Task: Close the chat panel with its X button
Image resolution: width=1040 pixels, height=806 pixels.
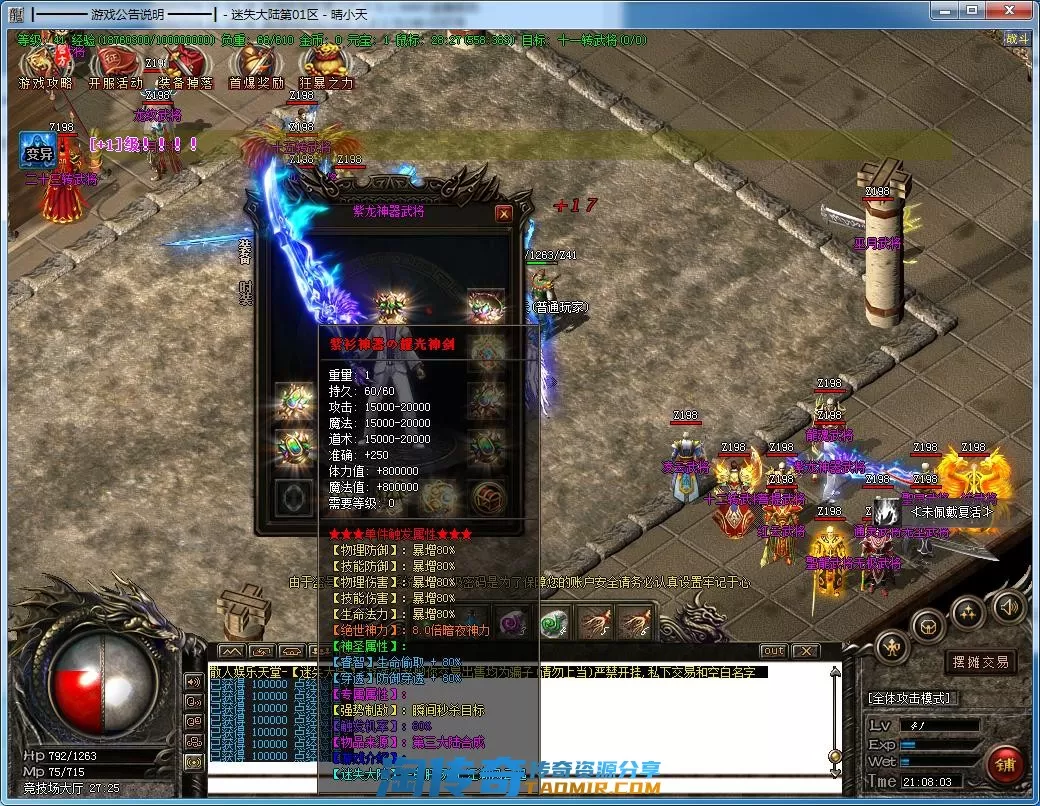Action: (x=805, y=651)
